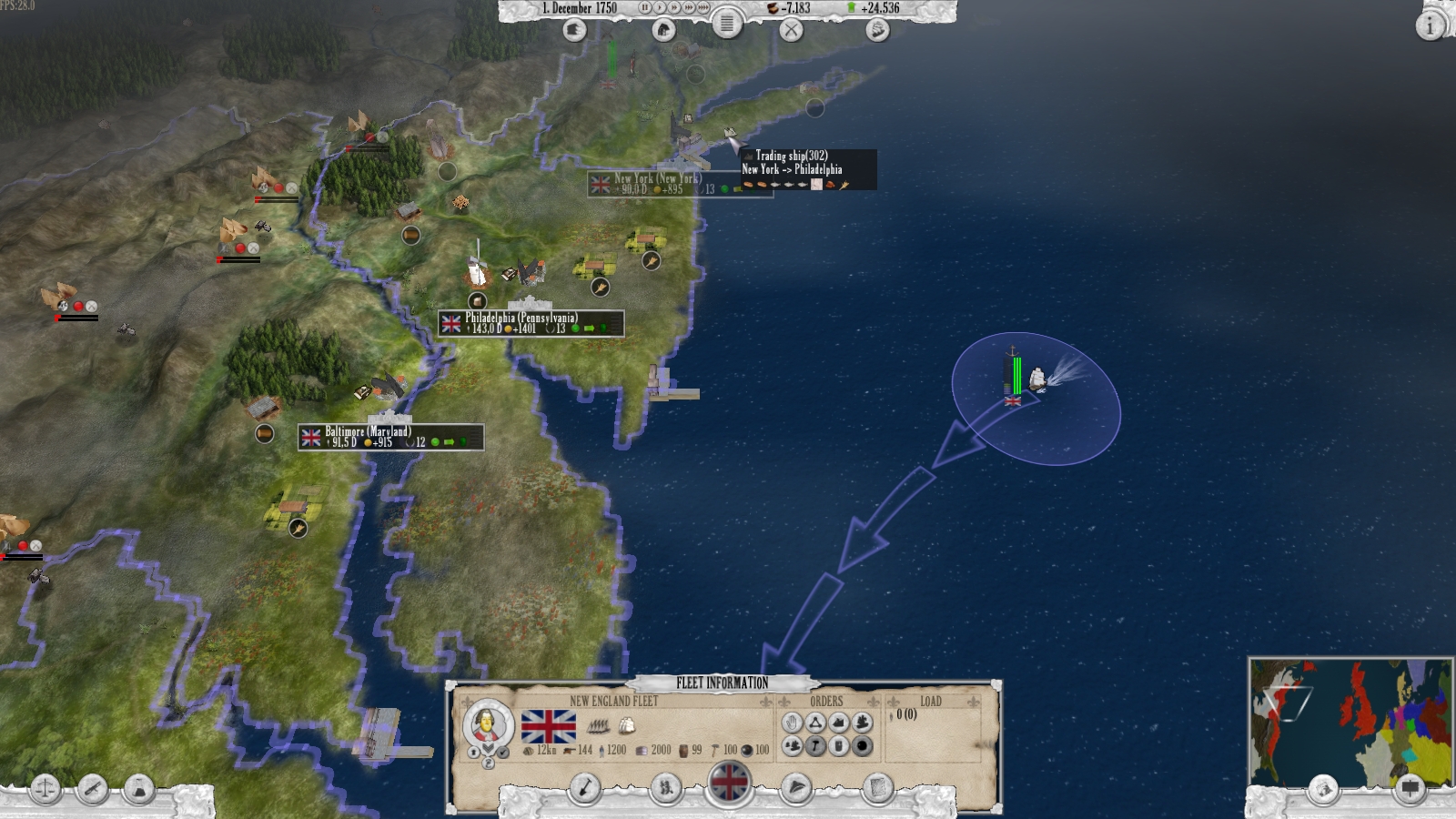Open the British flag button under Fleet Information
This screenshot has height=819, width=1456.
click(x=728, y=784)
